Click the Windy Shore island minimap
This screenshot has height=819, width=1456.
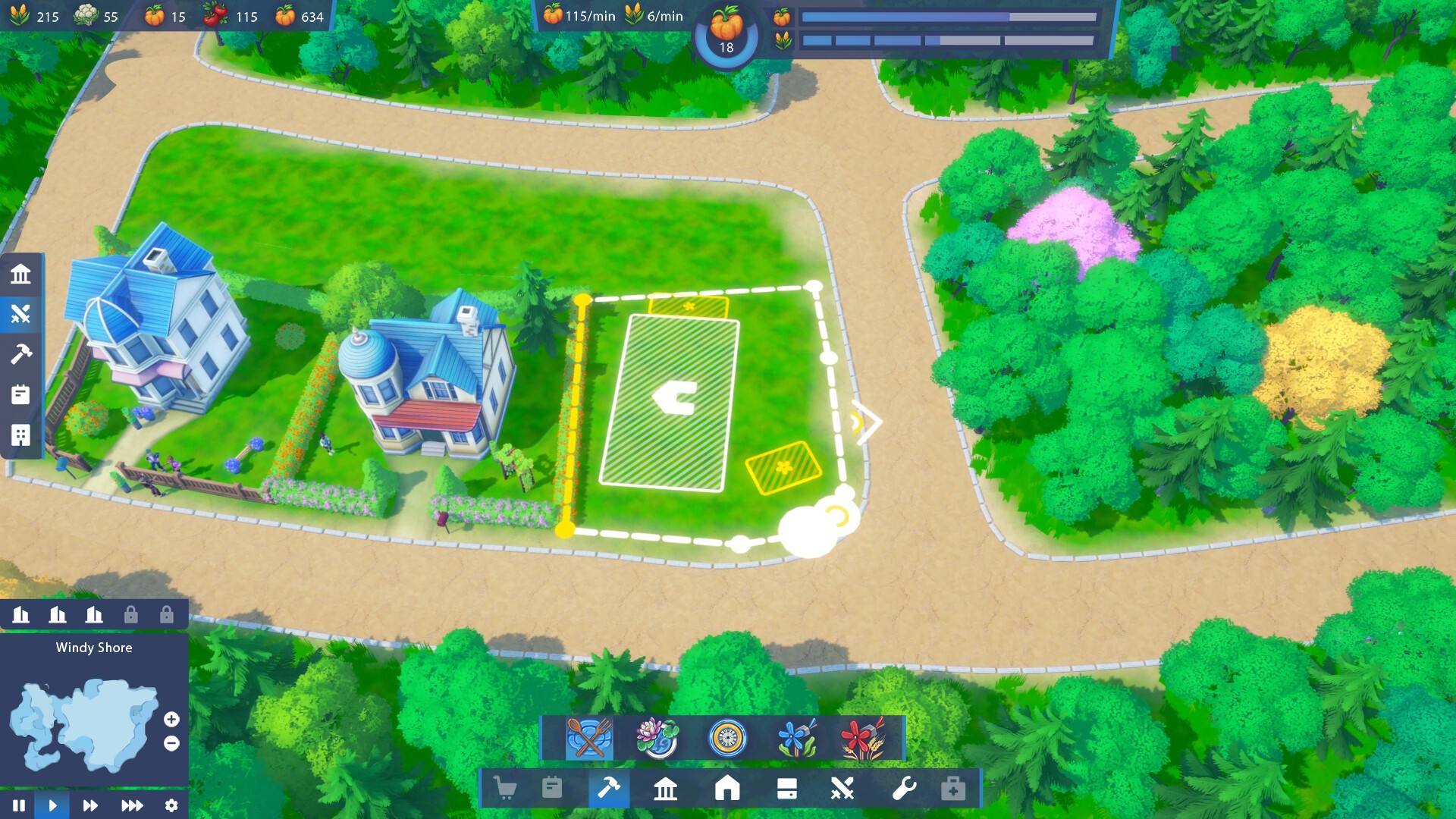[x=83, y=724]
